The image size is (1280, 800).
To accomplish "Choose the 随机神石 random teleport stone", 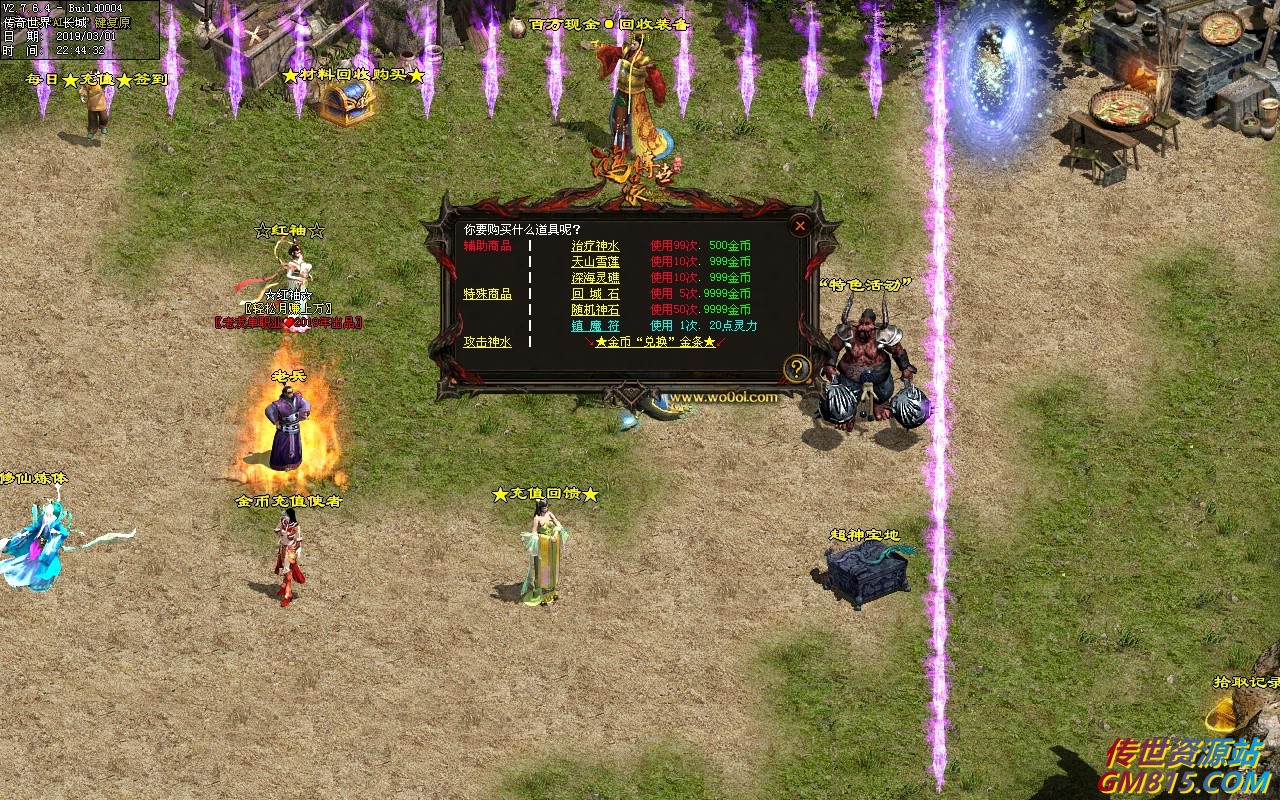I will pyautogui.click(x=595, y=310).
